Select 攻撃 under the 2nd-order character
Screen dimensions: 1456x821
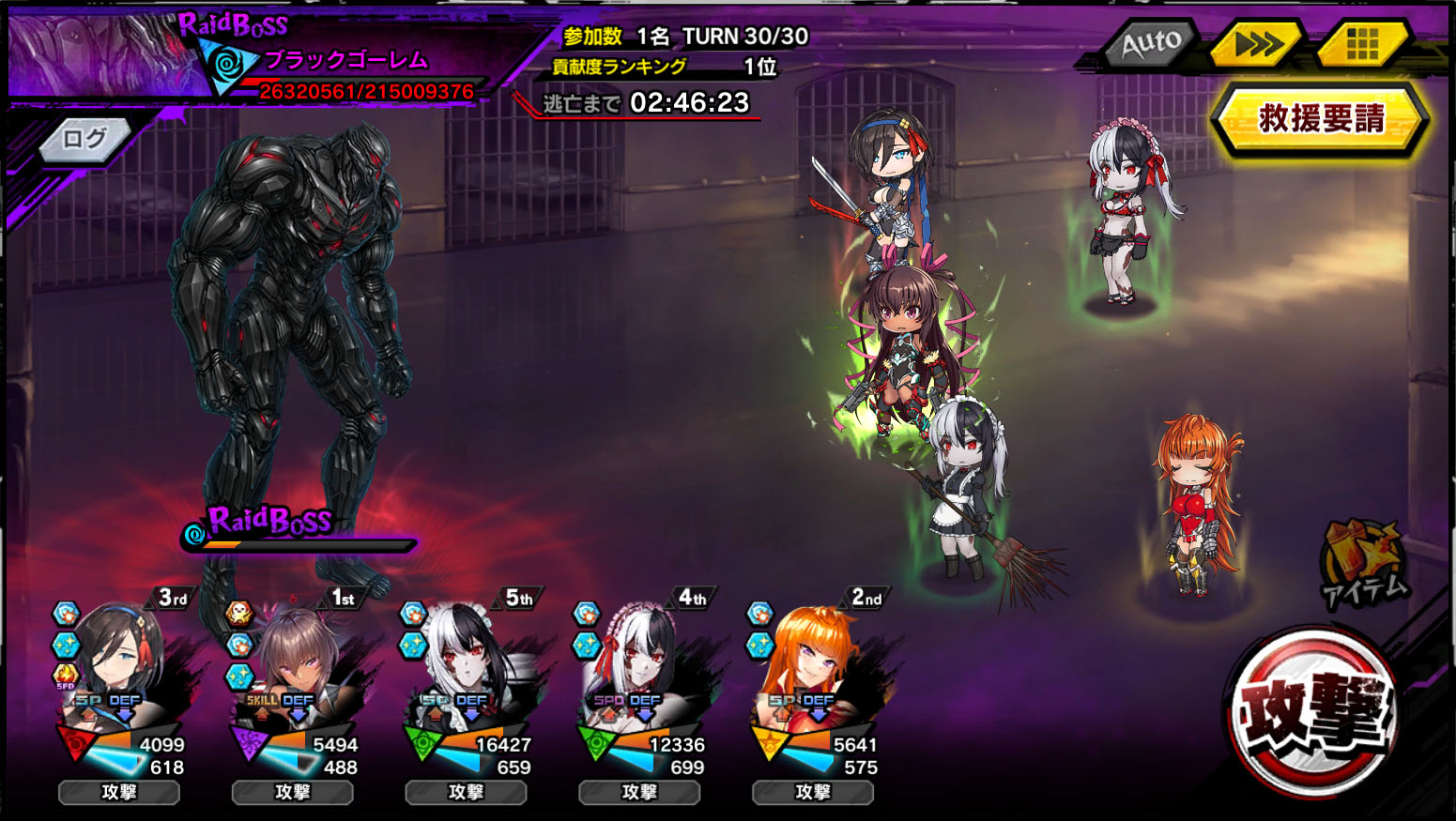point(813,792)
